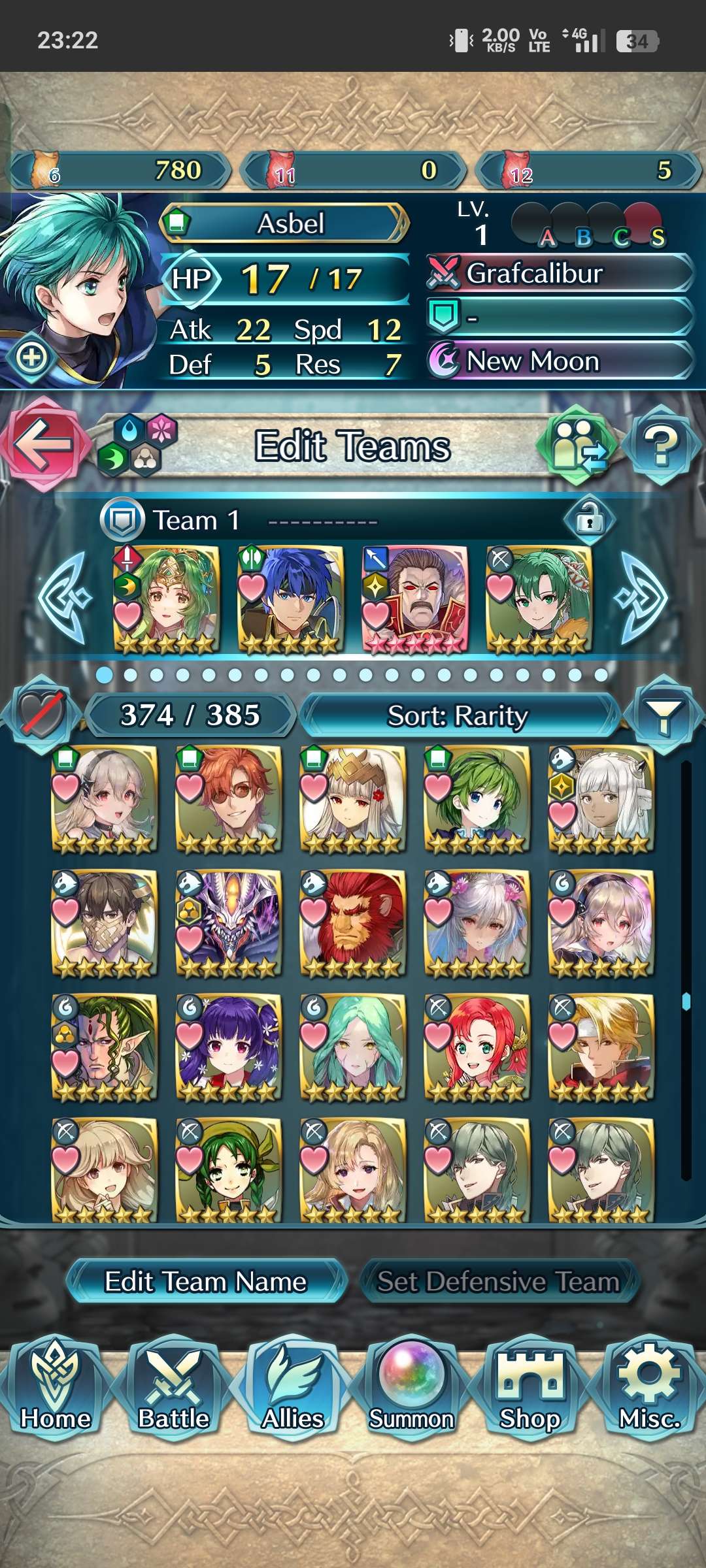
Task: Open the Battle tab
Action: 174,1388
